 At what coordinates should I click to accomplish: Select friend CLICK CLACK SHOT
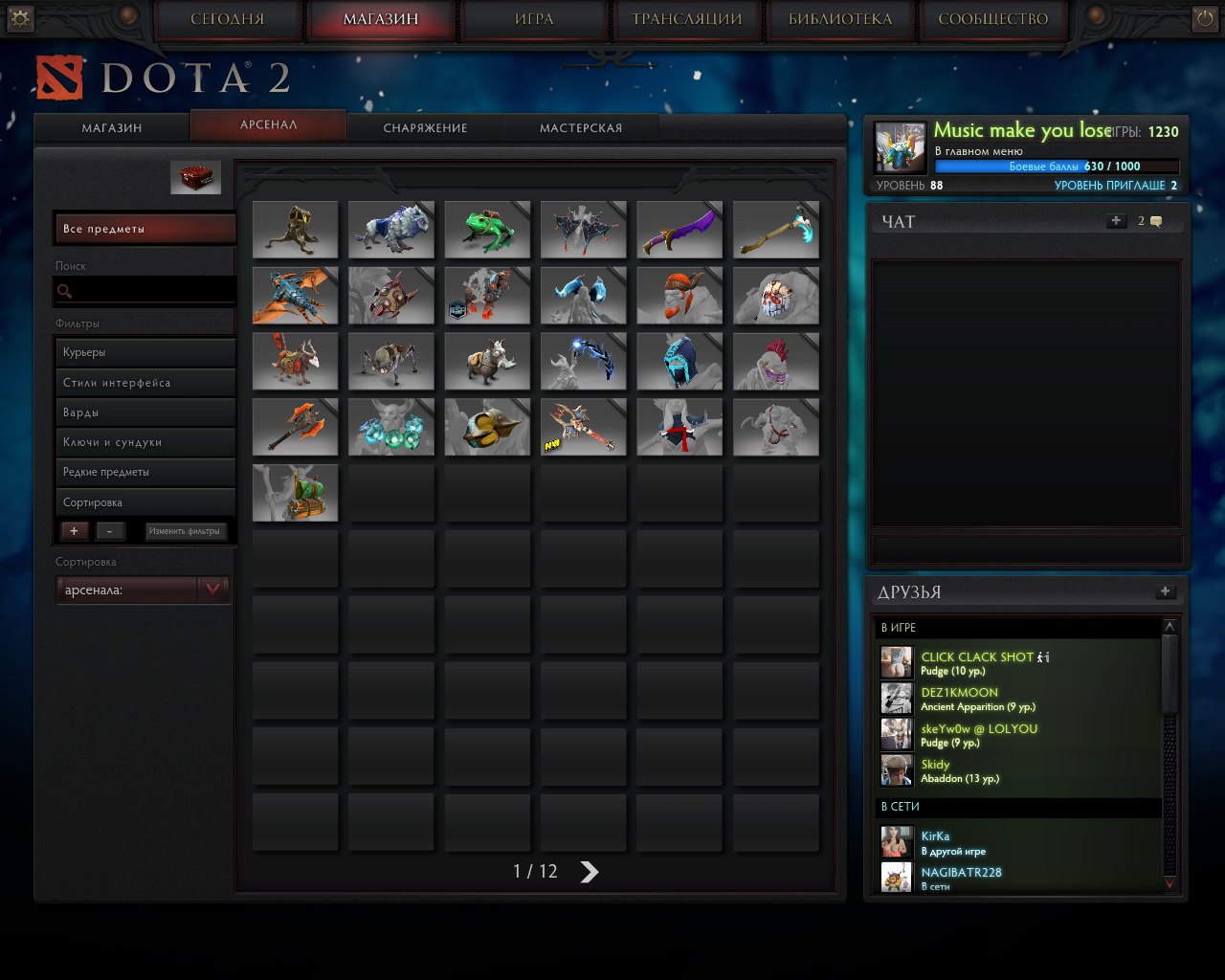pos(976,657)
